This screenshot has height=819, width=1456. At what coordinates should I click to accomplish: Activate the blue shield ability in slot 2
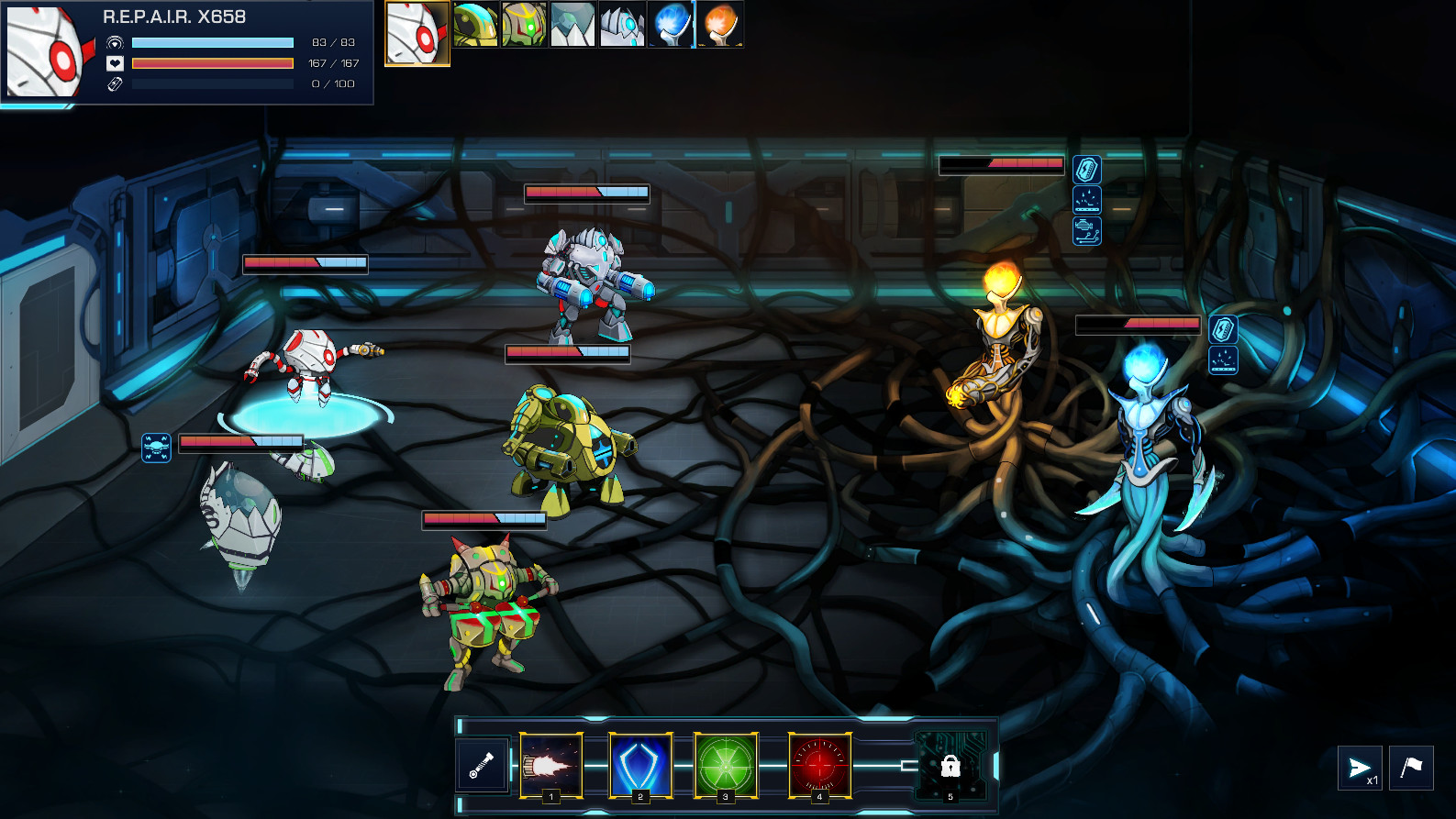pos(639,767)
